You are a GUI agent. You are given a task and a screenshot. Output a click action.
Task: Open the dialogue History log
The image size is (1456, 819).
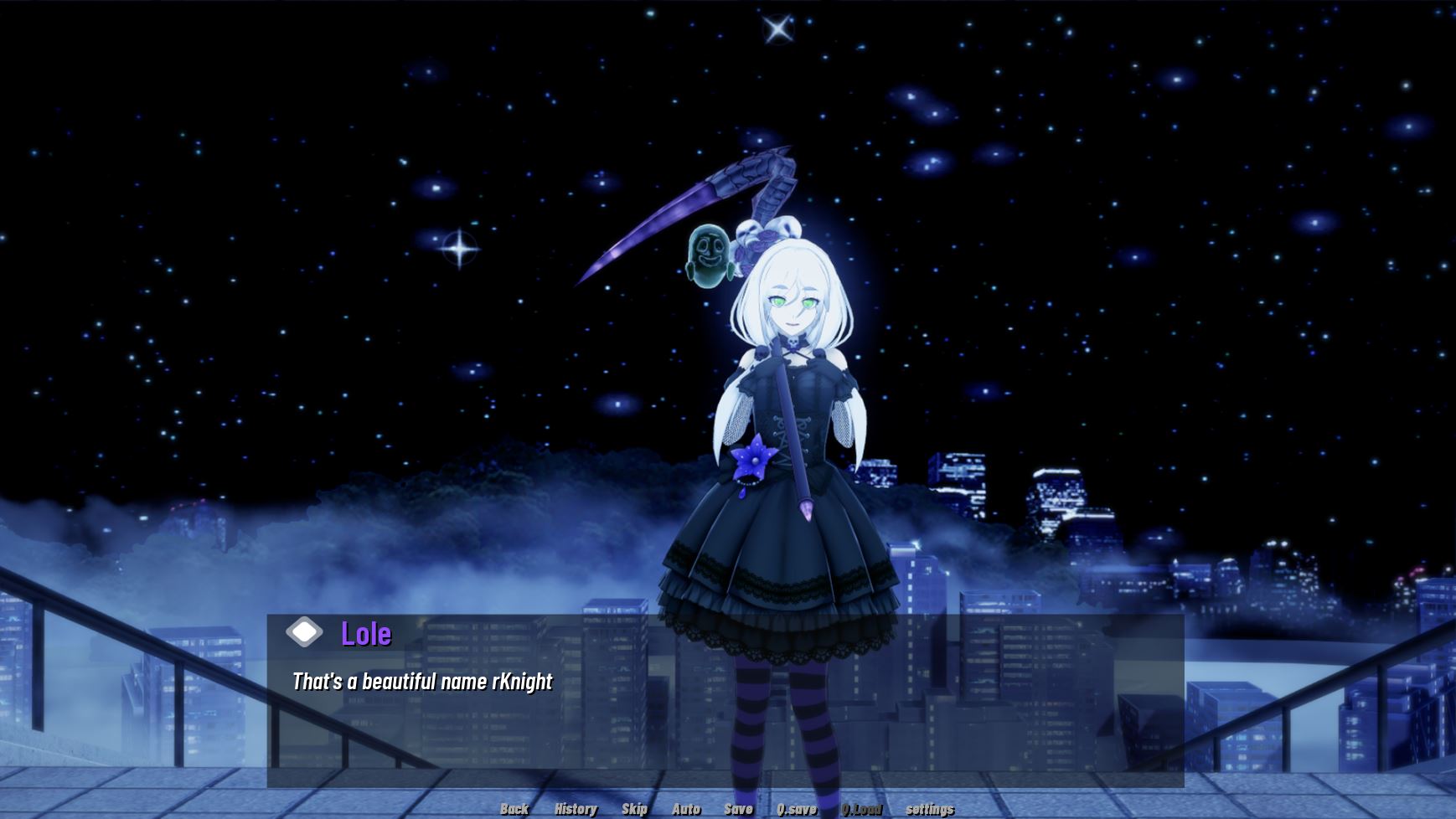[x=576, y=809]
